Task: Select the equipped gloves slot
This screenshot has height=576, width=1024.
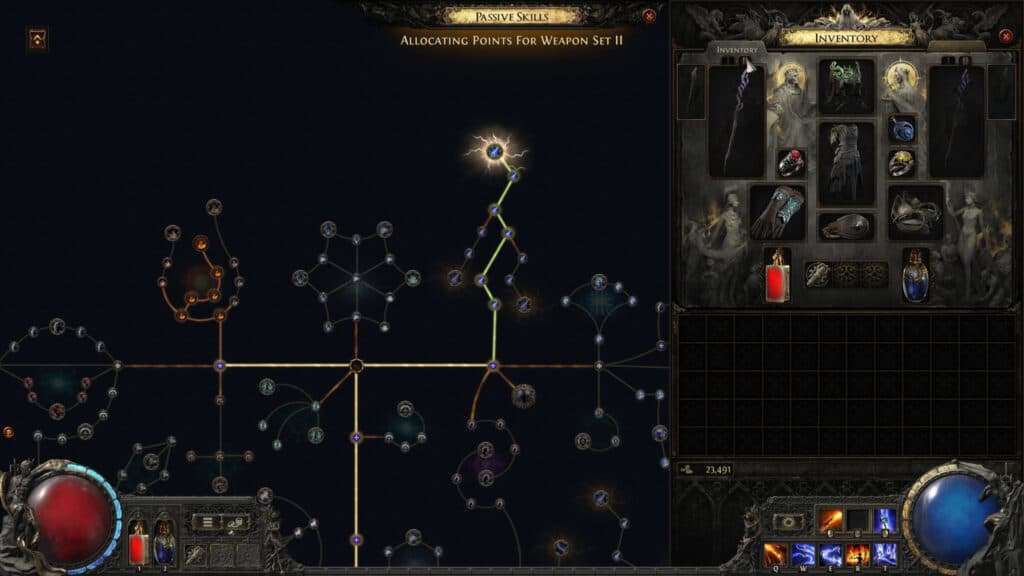Action: (x=777, y=212)
